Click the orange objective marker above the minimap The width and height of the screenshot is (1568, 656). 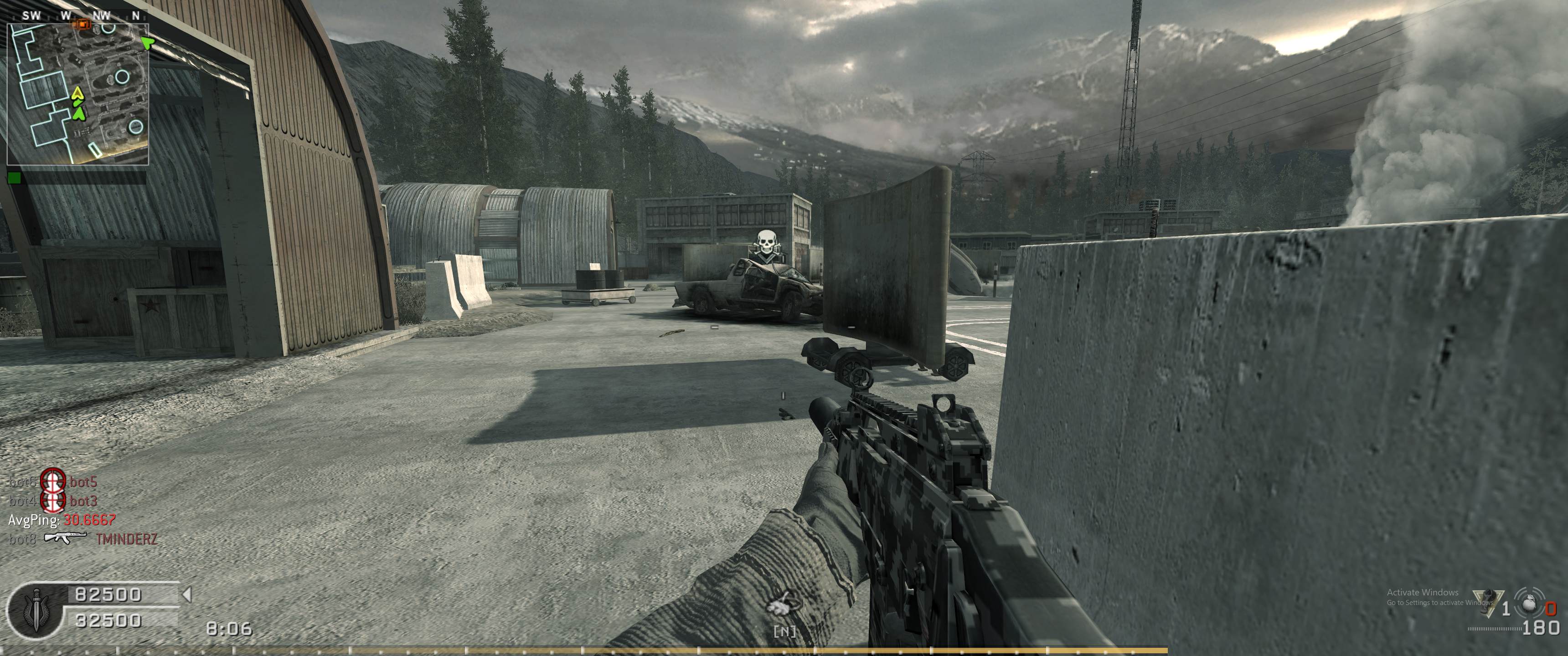(82, 24)
